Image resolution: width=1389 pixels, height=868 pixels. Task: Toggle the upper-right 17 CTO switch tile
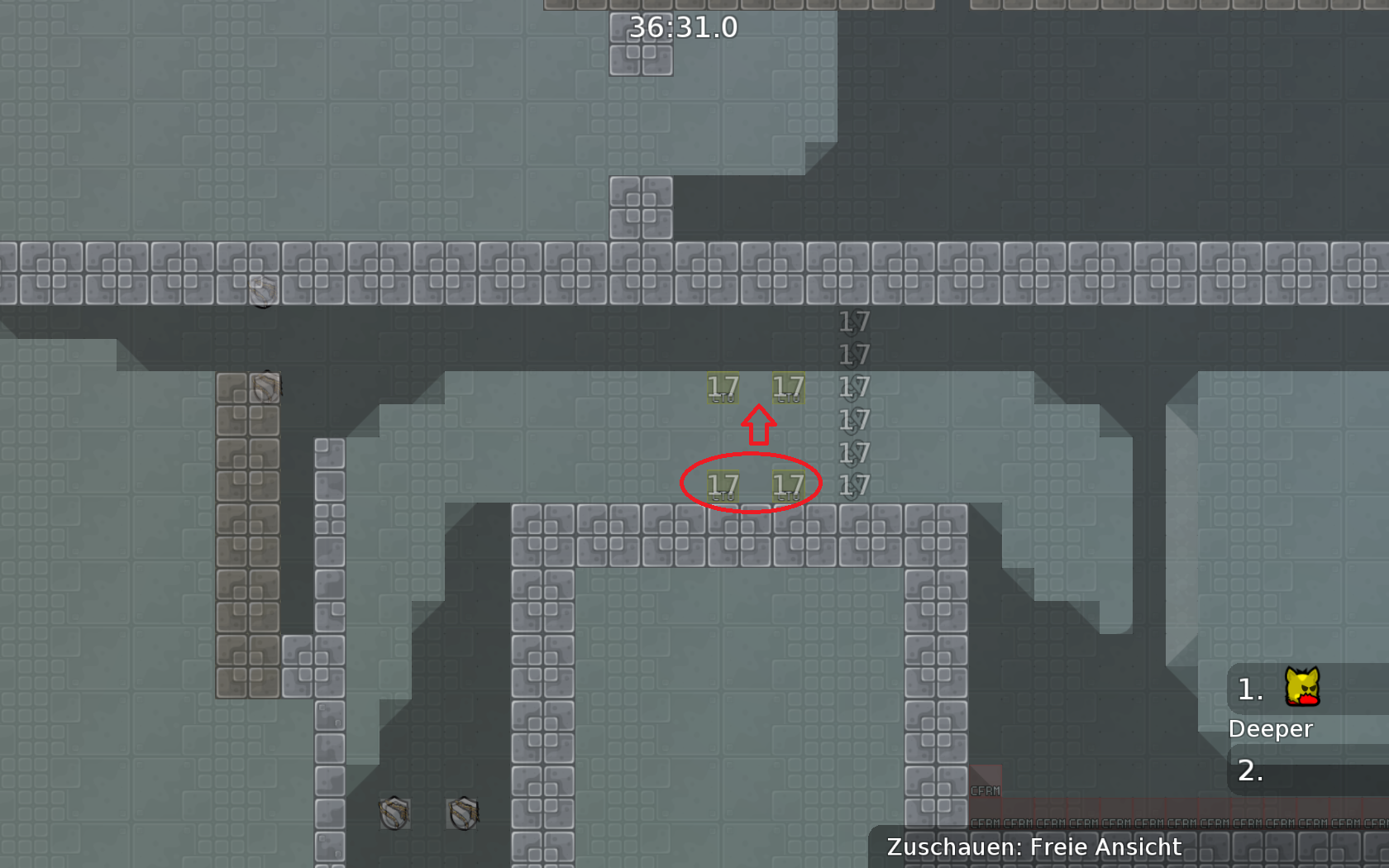tap(790, 386)
